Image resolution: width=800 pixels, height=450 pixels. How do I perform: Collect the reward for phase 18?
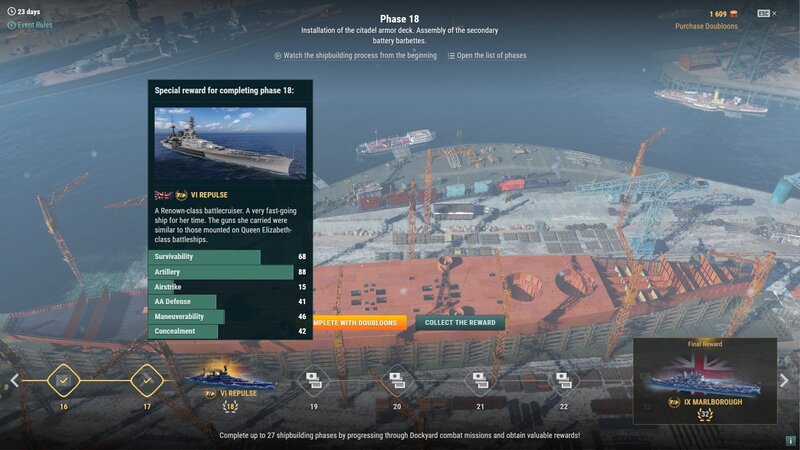460,322
